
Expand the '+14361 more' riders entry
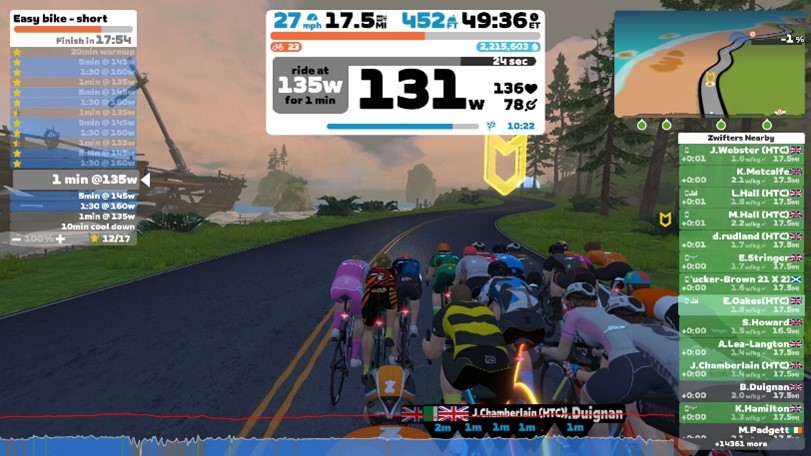(x=741, y=443)
